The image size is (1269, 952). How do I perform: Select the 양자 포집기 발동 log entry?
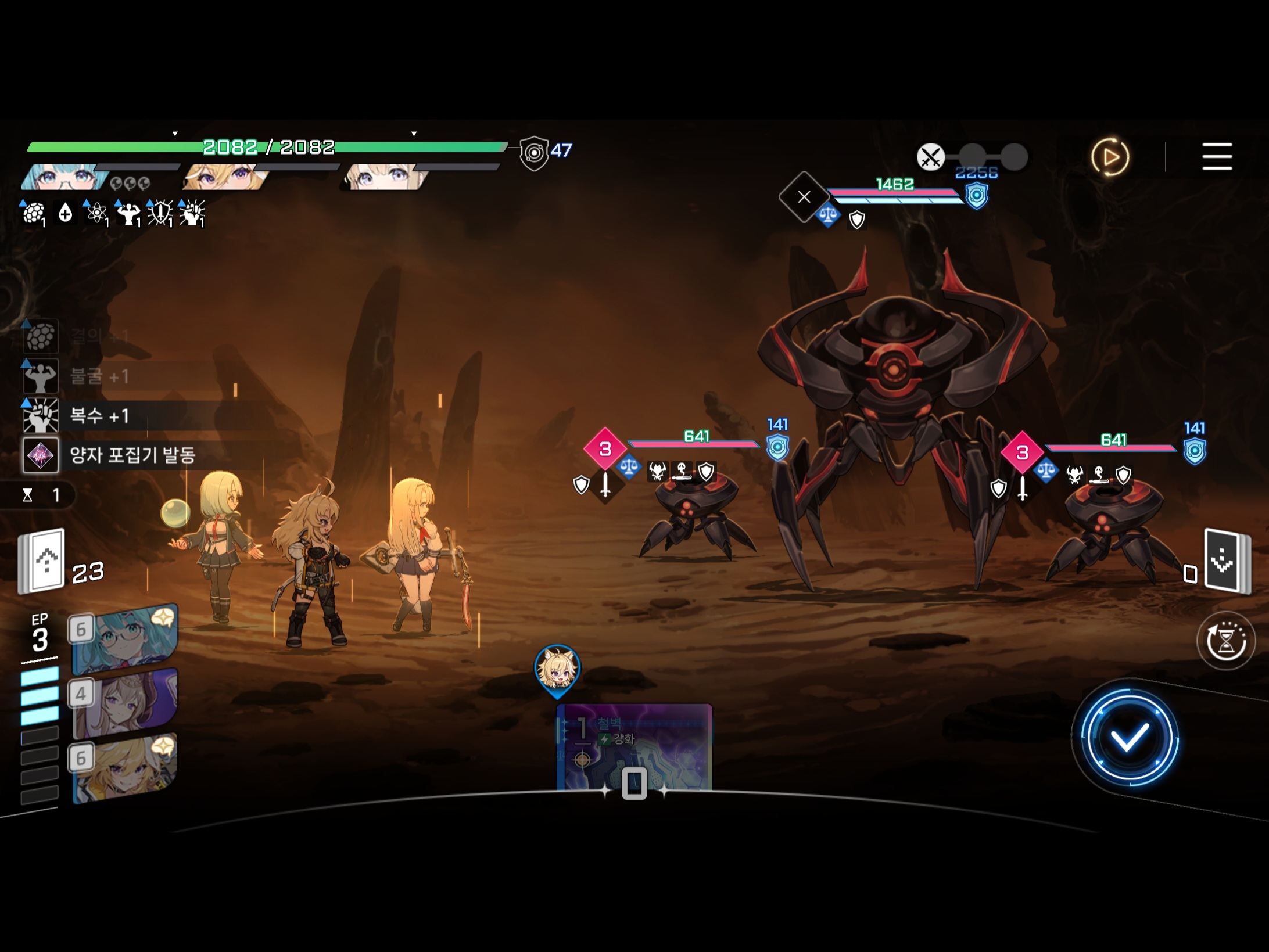131,455
